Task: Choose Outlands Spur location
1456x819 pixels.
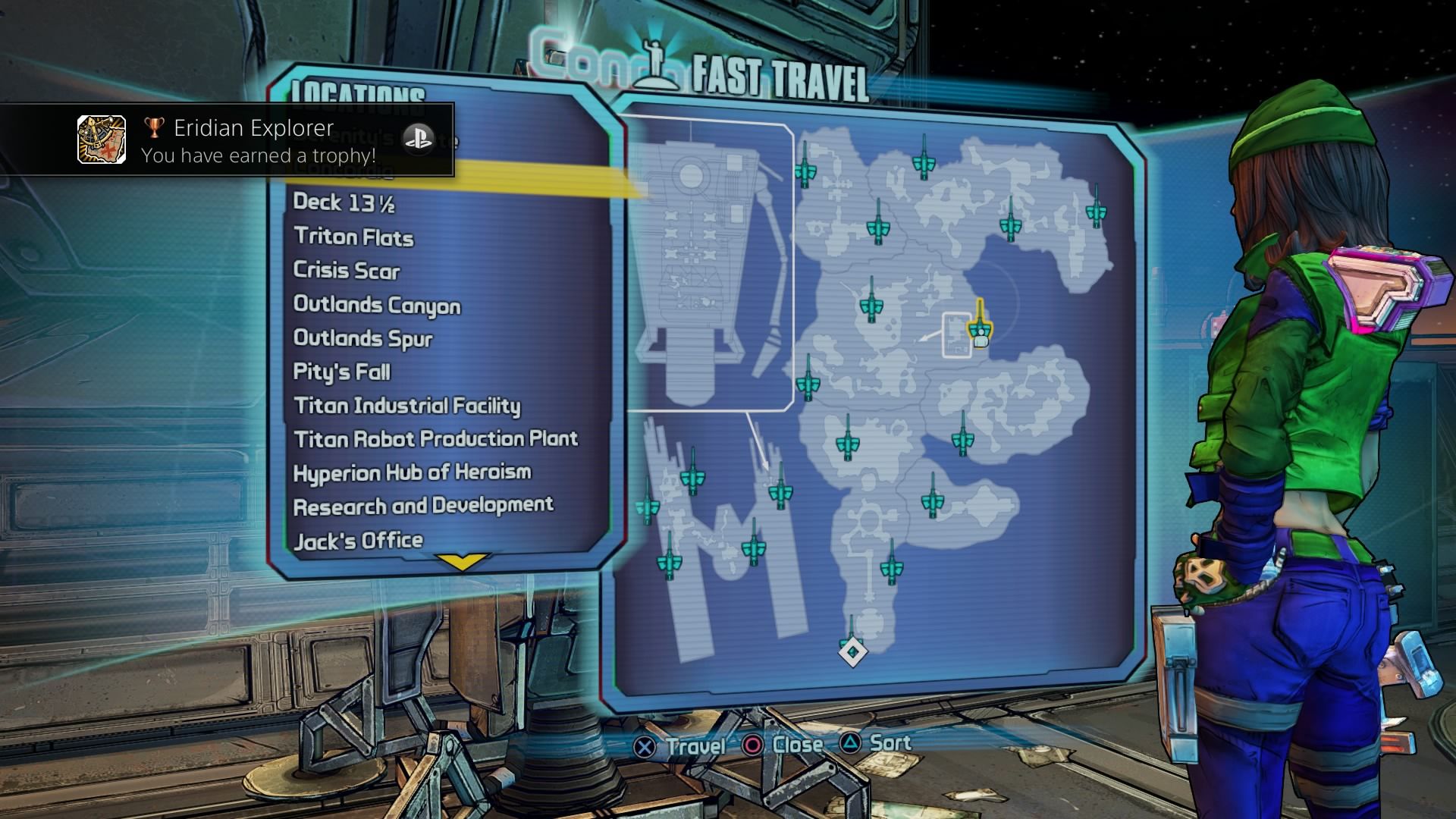Action: (x=362, y=338)
